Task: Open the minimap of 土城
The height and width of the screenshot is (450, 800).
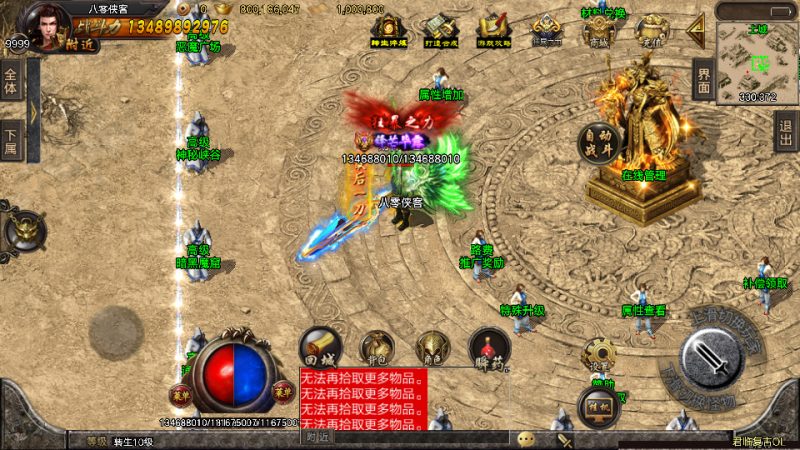Action: (x=755, y=54)
